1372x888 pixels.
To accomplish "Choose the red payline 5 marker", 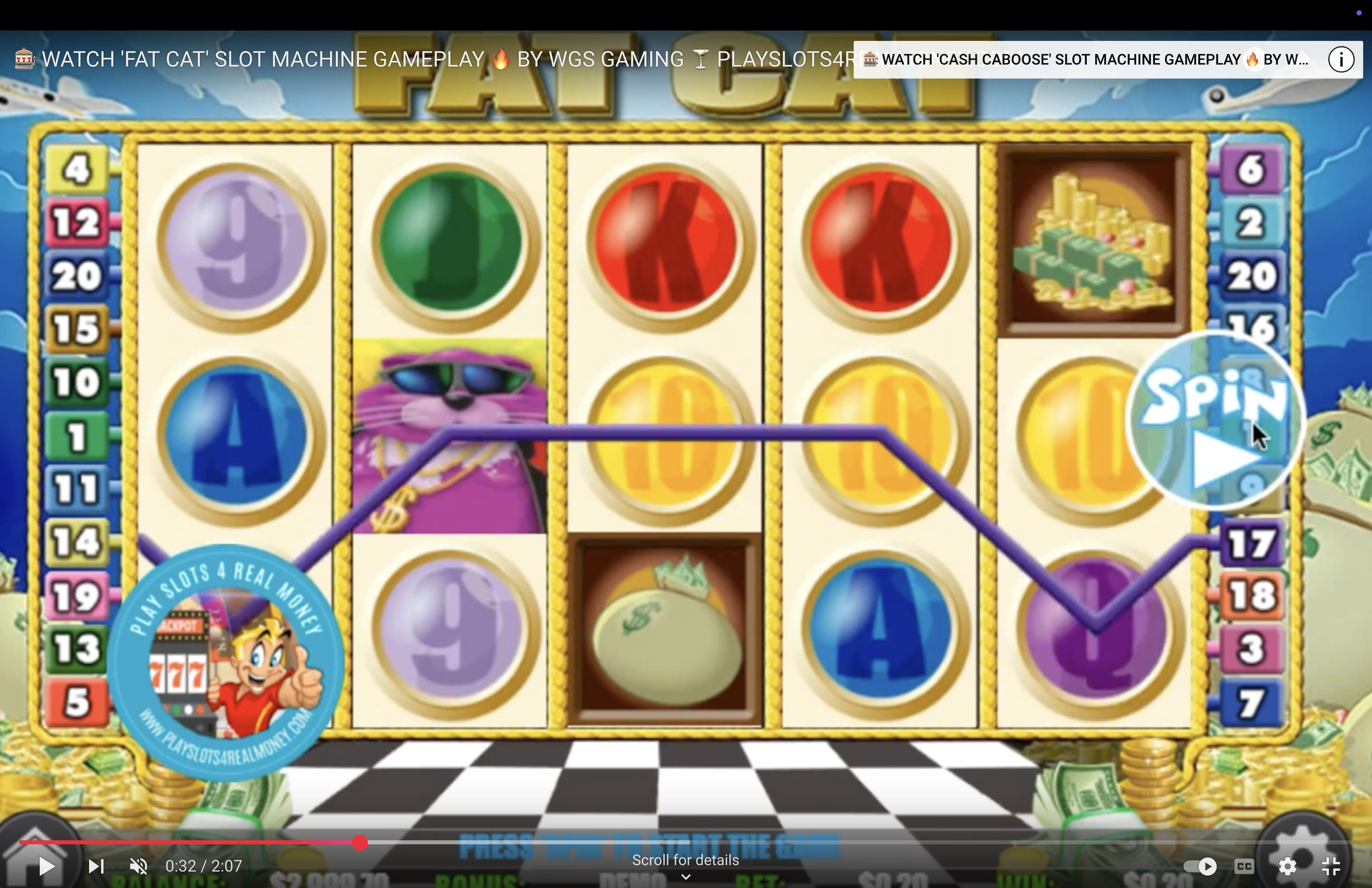I will [77, 702].
